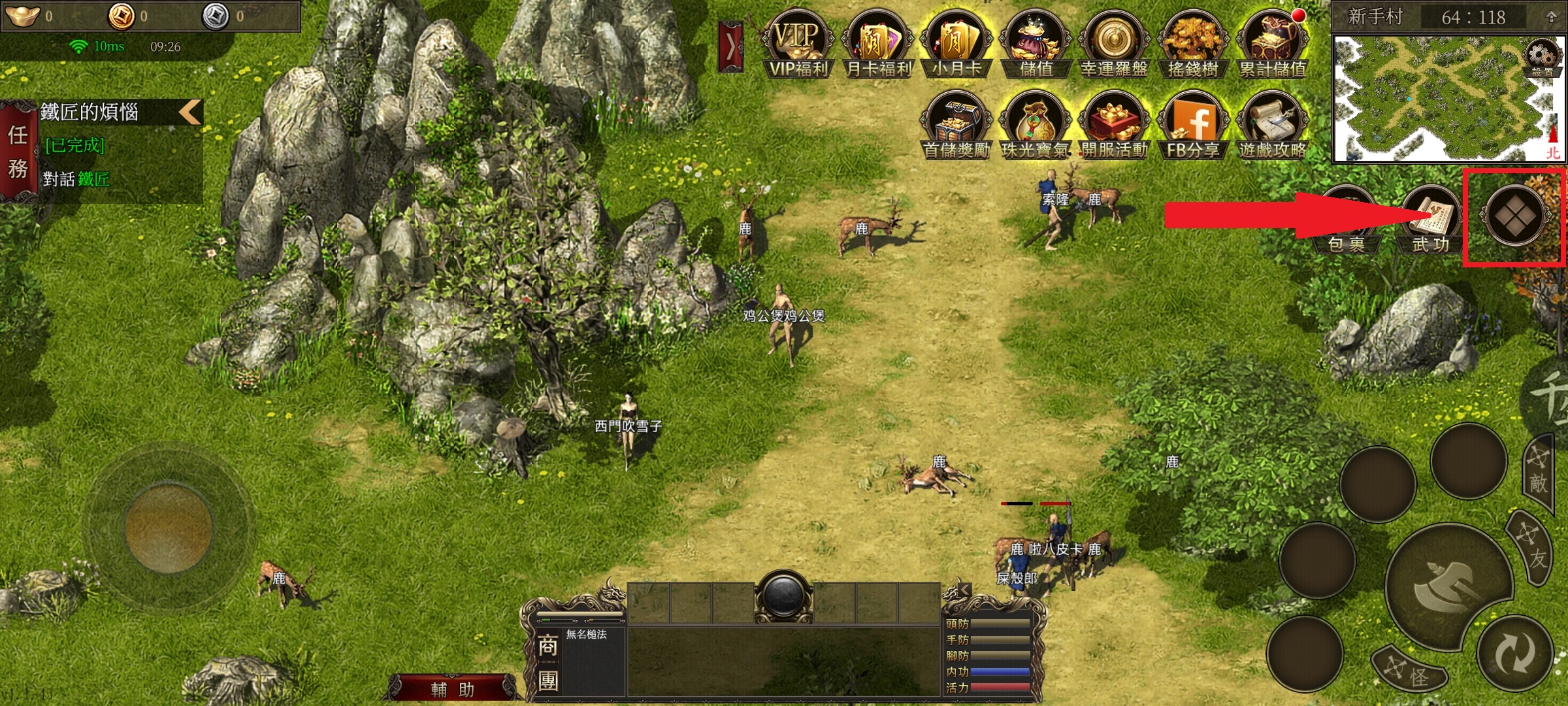Open the 月卡福利 monthly card icon
The width and height of the screenshot is (1568, 706).
point(877,44)
